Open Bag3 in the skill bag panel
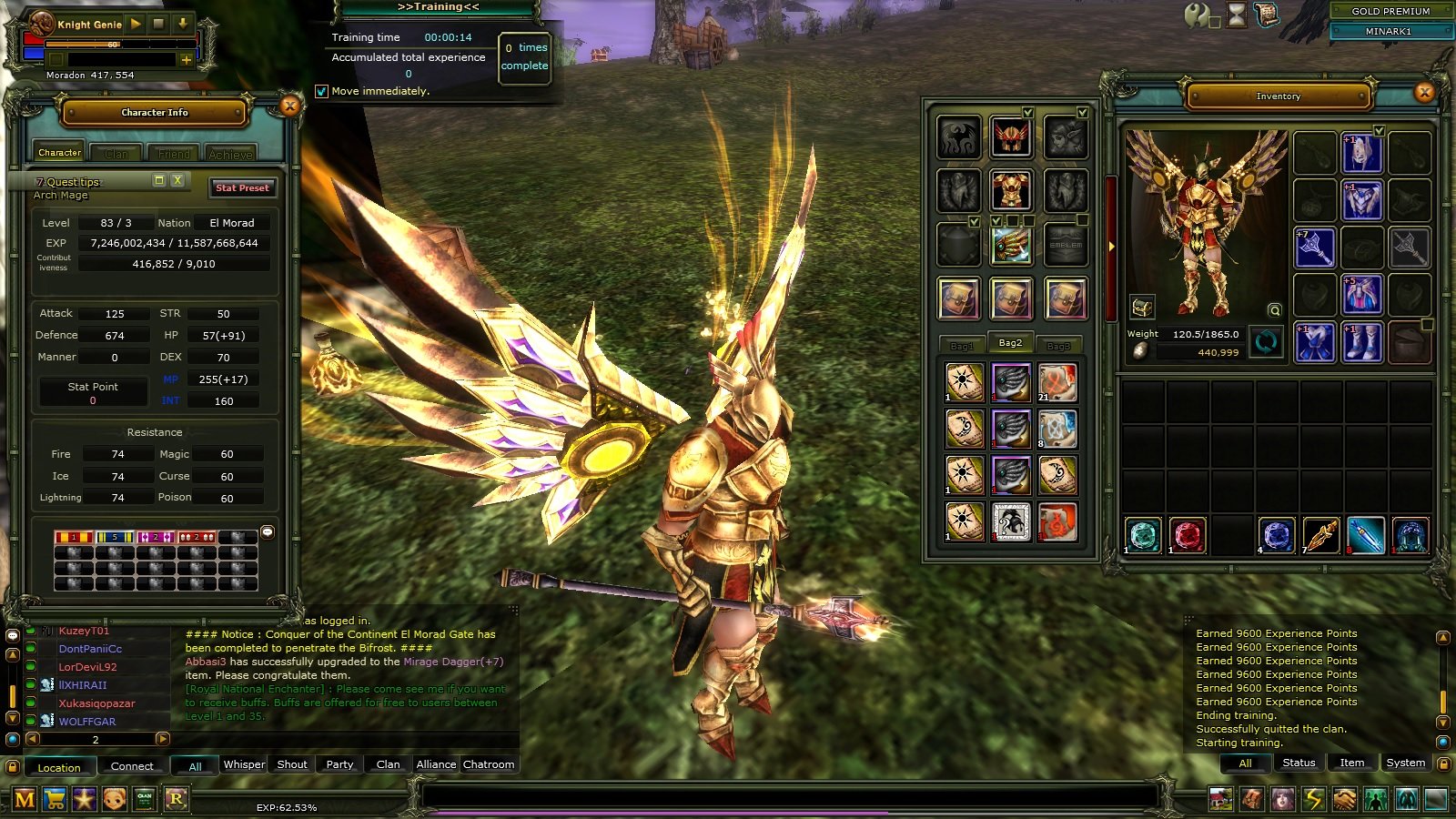The width and height of the screenshot is (1456, 819). (x=1058, y=345)
